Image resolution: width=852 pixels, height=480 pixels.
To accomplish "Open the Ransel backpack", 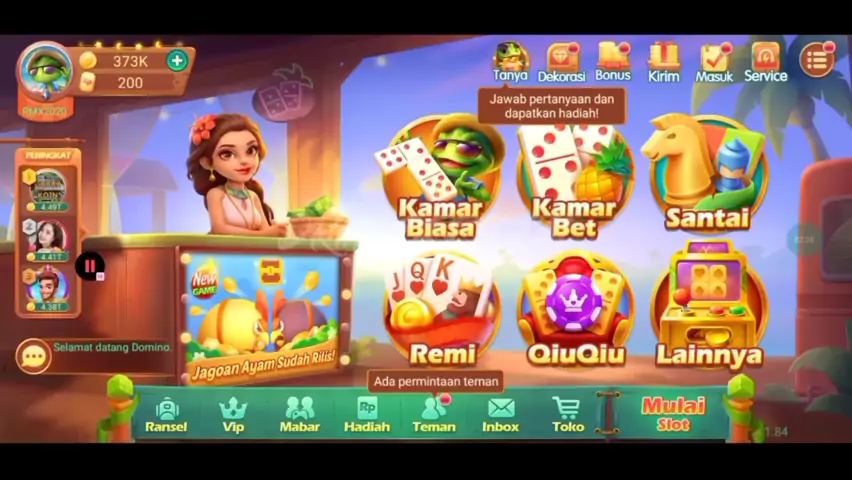I will (166, 414).
